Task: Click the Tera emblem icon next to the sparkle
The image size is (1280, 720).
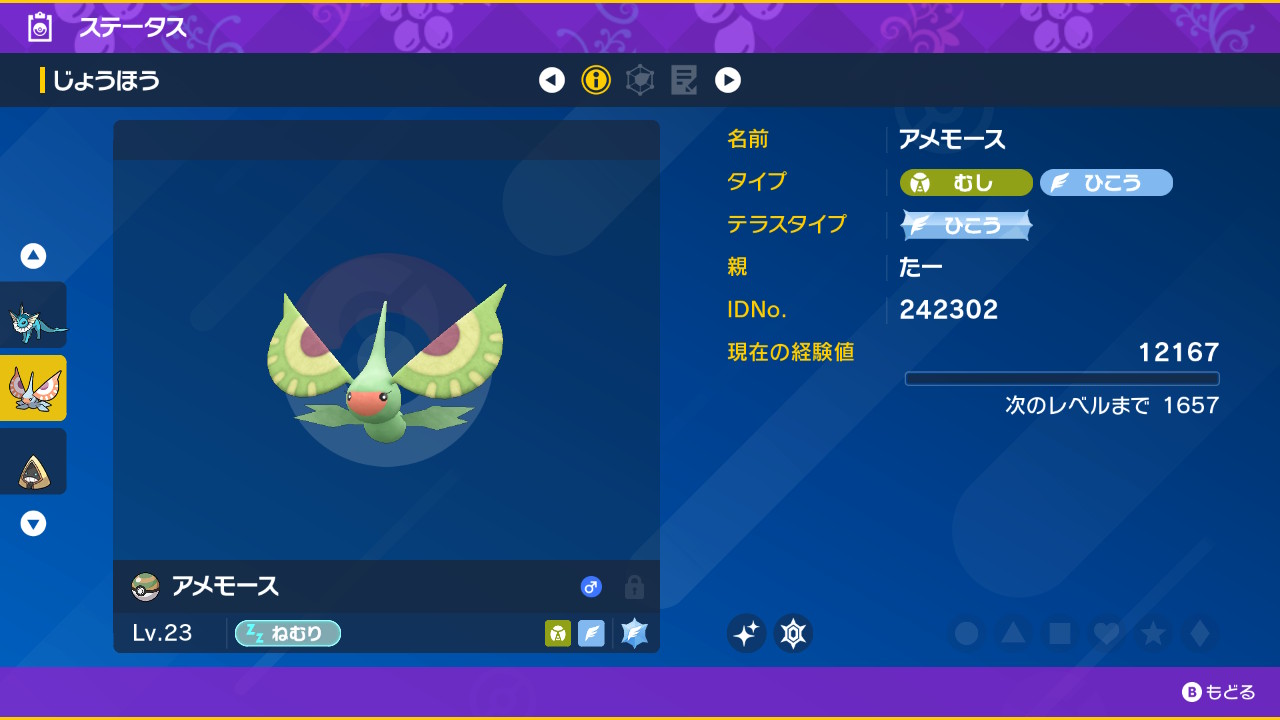Action: (793, 633)
